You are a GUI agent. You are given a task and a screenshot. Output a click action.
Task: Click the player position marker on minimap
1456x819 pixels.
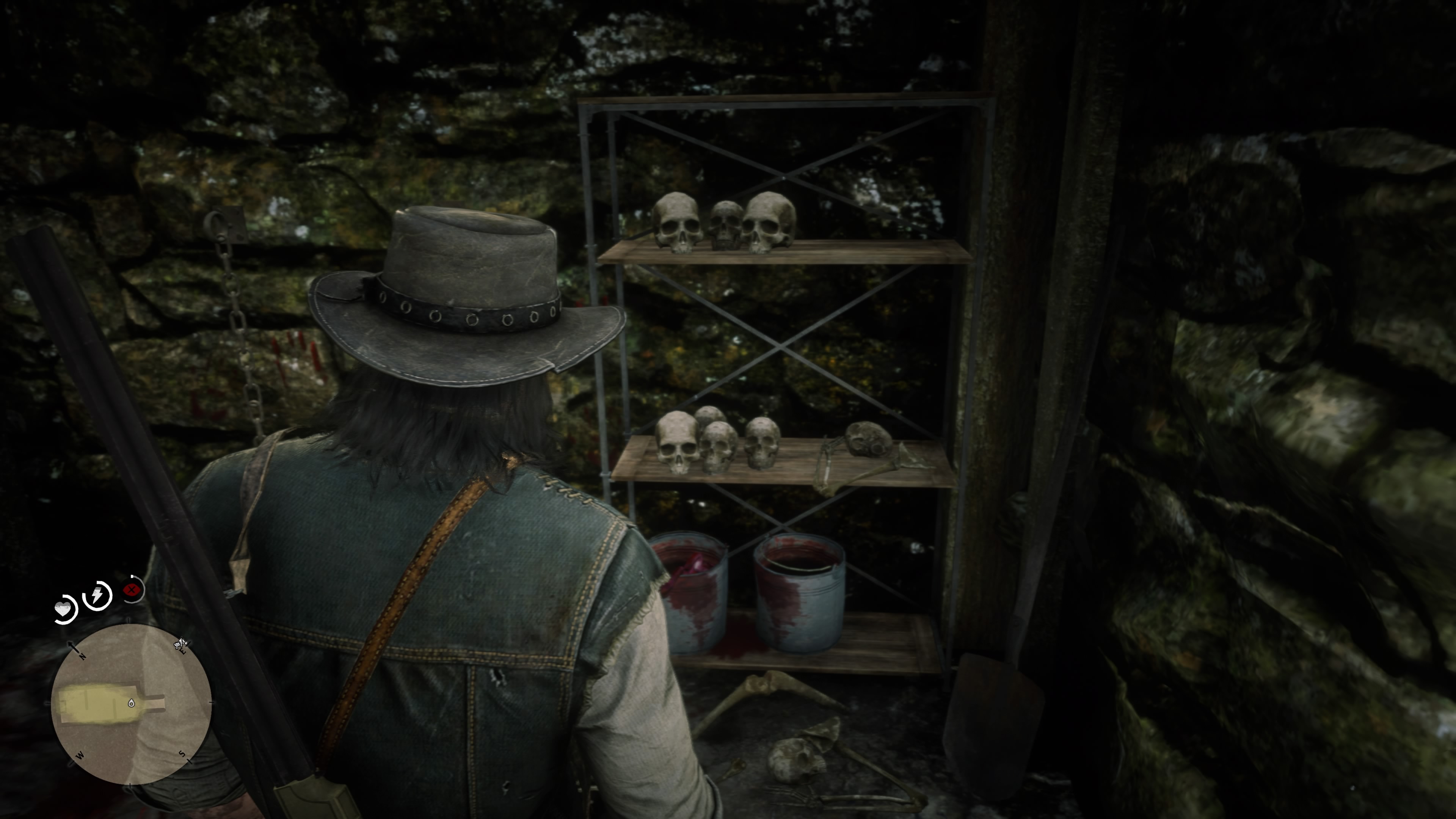click(x=131, y=703)
